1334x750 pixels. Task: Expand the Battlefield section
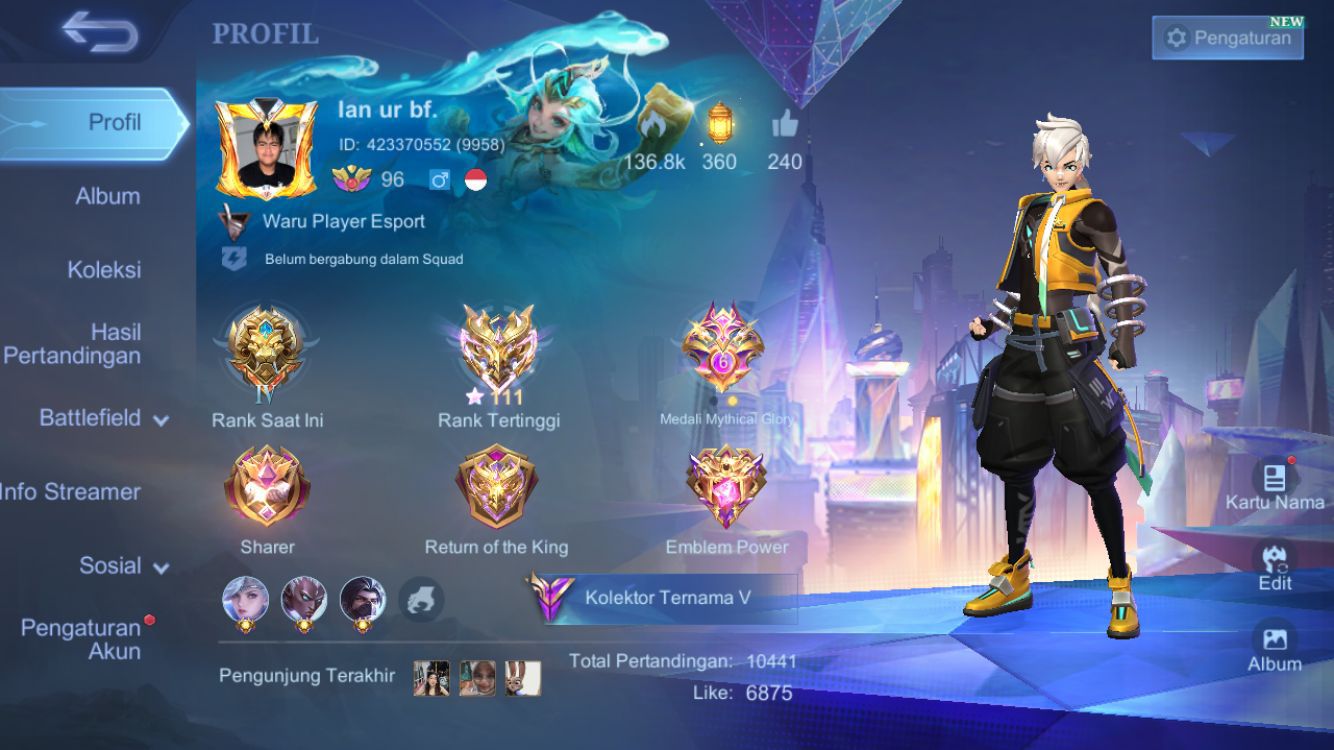pyautogui.click(x=103, y=418)
